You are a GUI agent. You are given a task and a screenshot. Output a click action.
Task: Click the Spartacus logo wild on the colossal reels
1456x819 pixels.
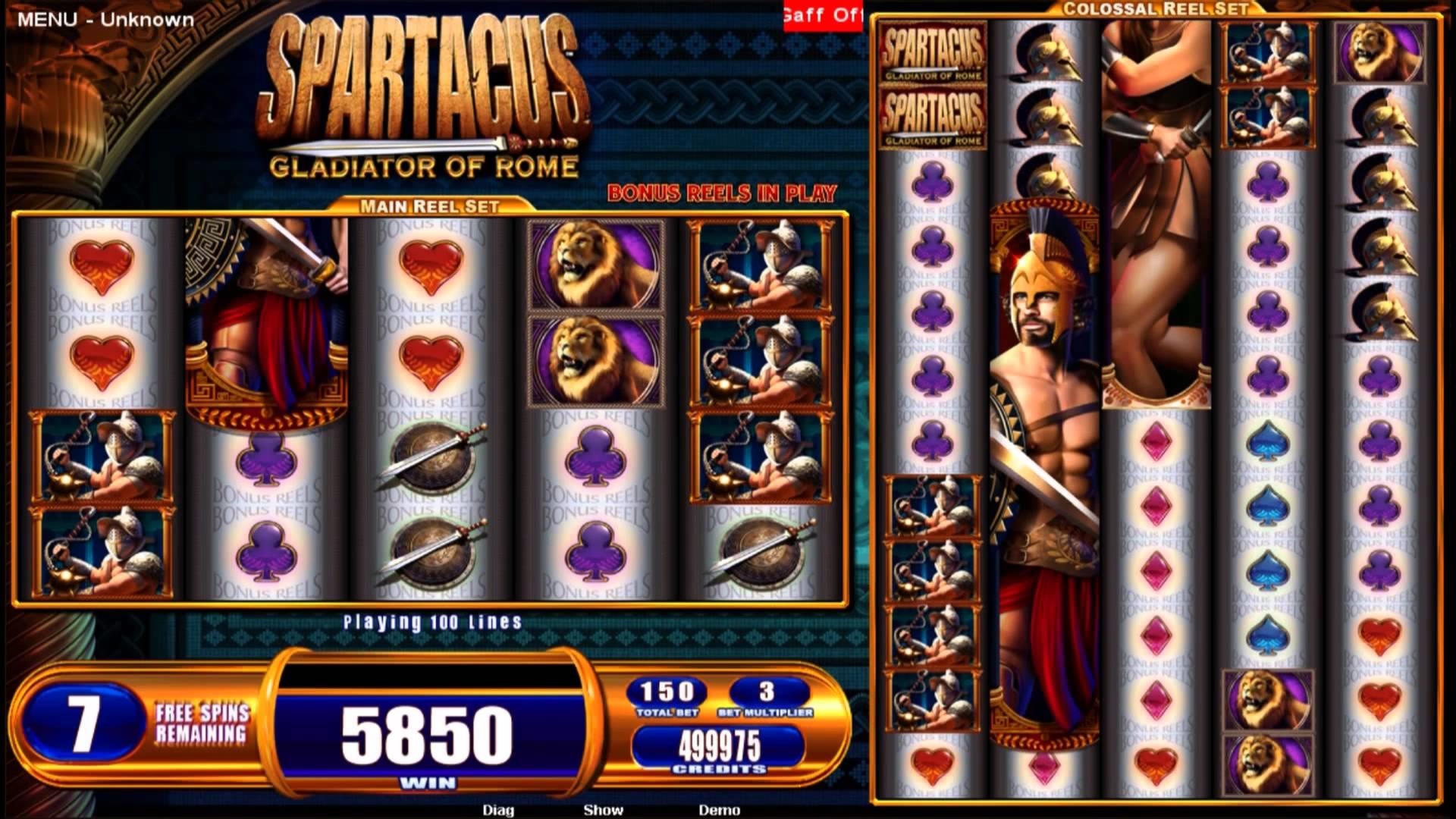click(933, 53)
